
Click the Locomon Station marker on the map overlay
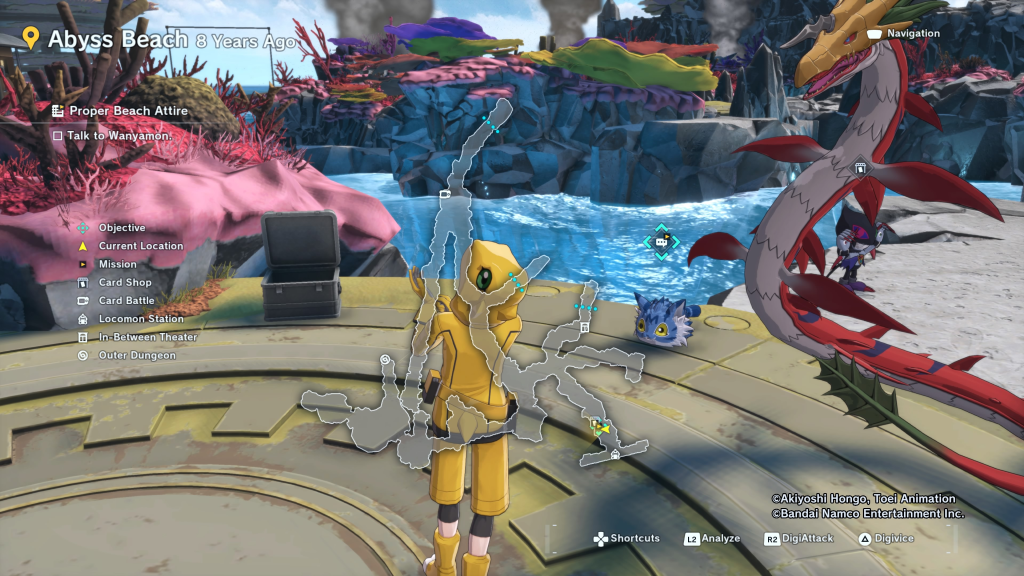615,454
